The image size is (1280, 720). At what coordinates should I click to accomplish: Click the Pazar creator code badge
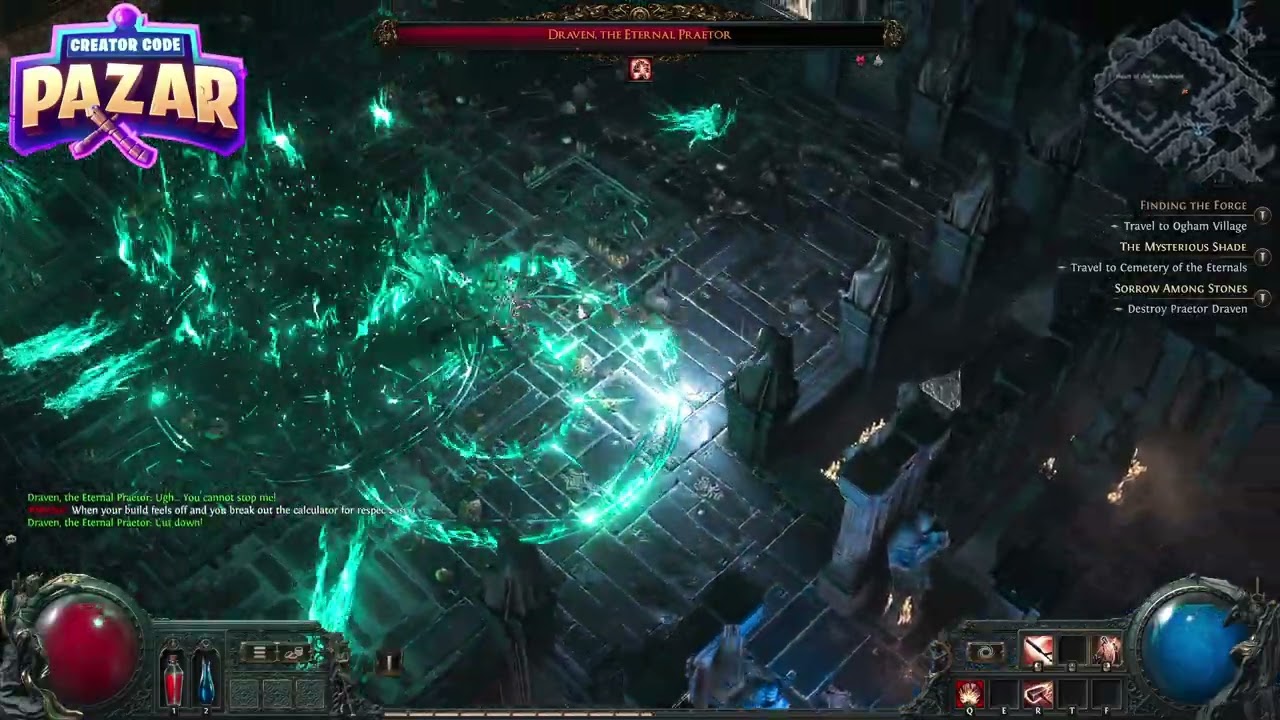tap(127, 87)
